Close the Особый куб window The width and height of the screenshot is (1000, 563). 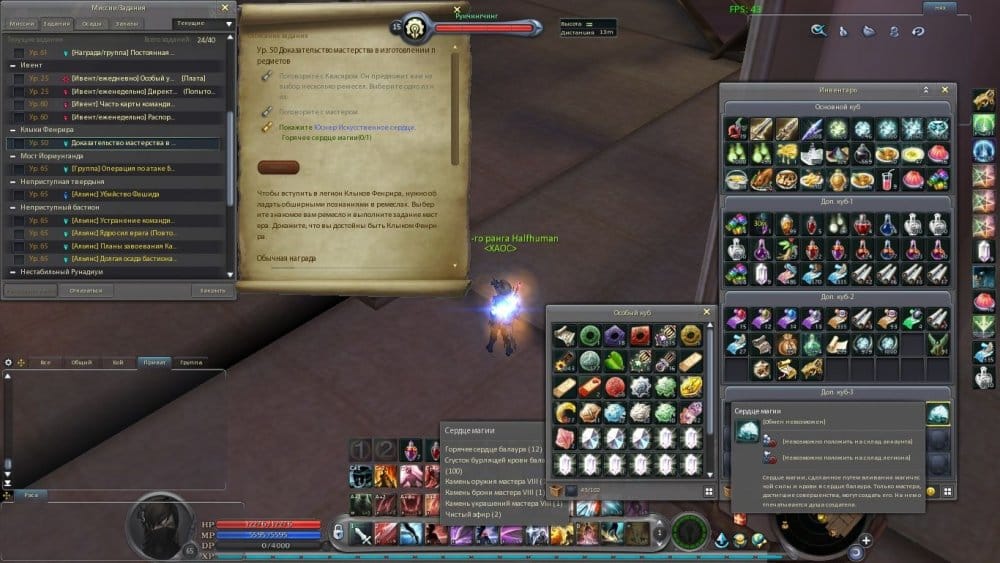706,312
